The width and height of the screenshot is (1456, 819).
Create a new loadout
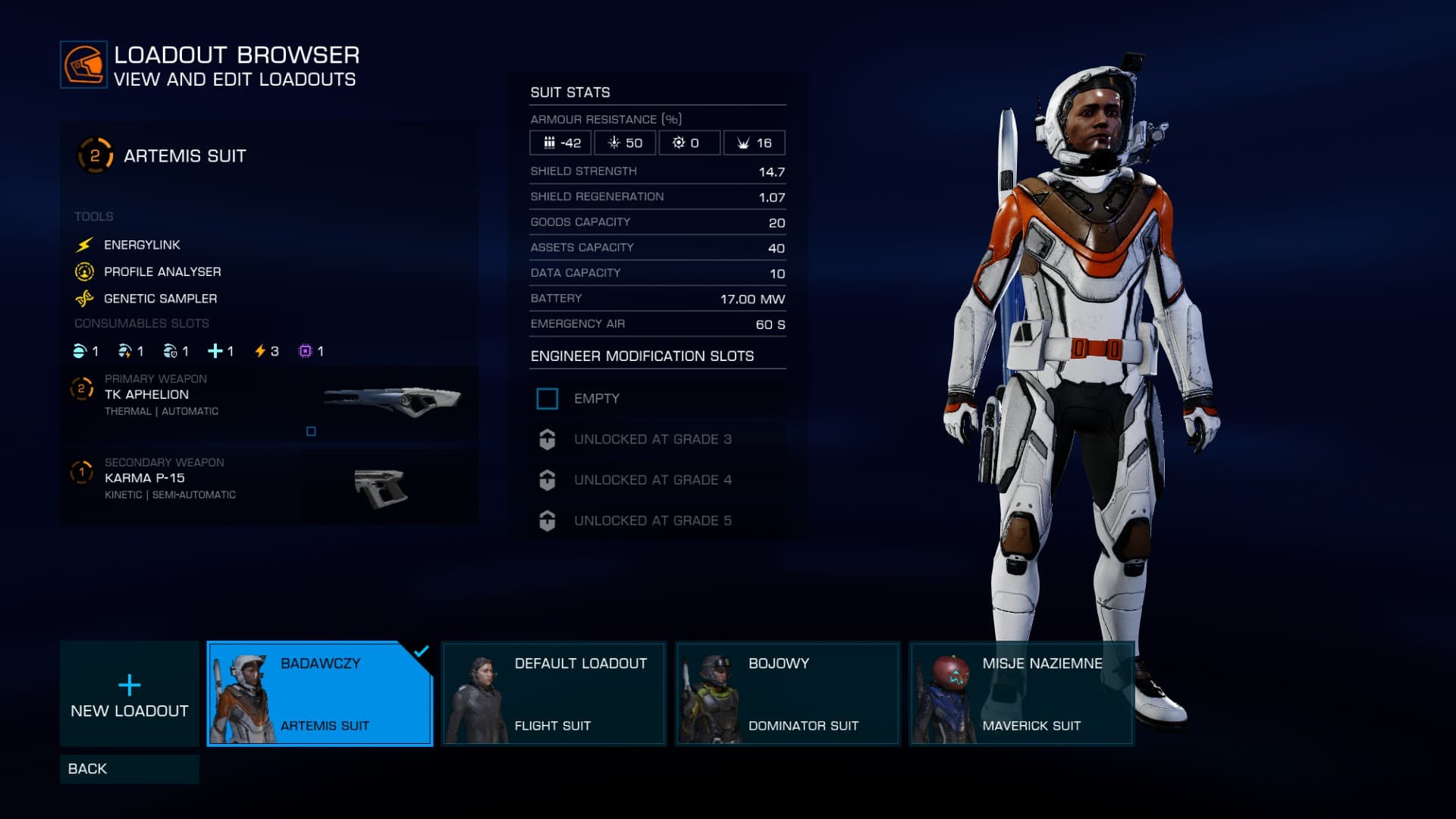click(129, 693)
